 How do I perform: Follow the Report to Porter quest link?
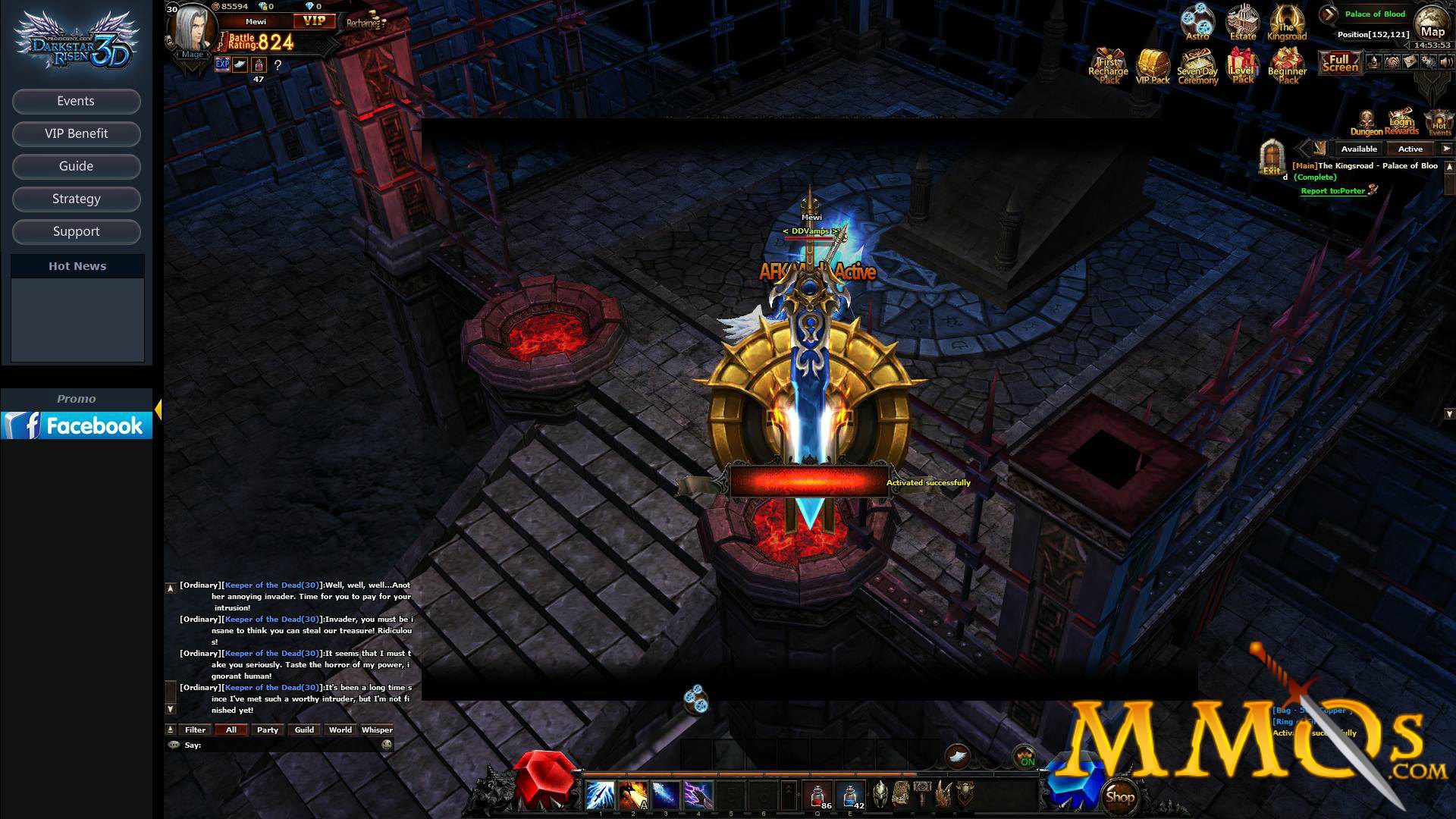click(x=1333, y=191)
